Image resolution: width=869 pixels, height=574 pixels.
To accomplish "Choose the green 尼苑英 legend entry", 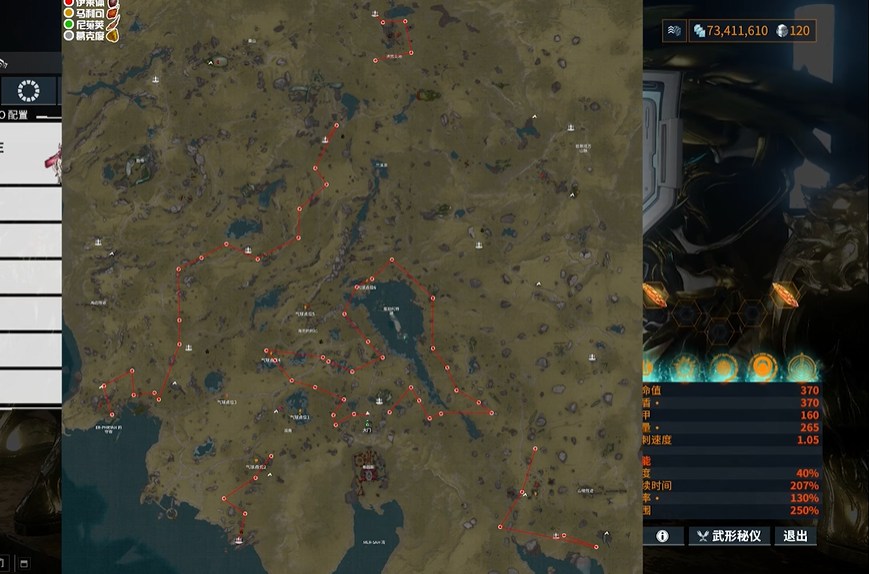I will click(x=87, y=24).
